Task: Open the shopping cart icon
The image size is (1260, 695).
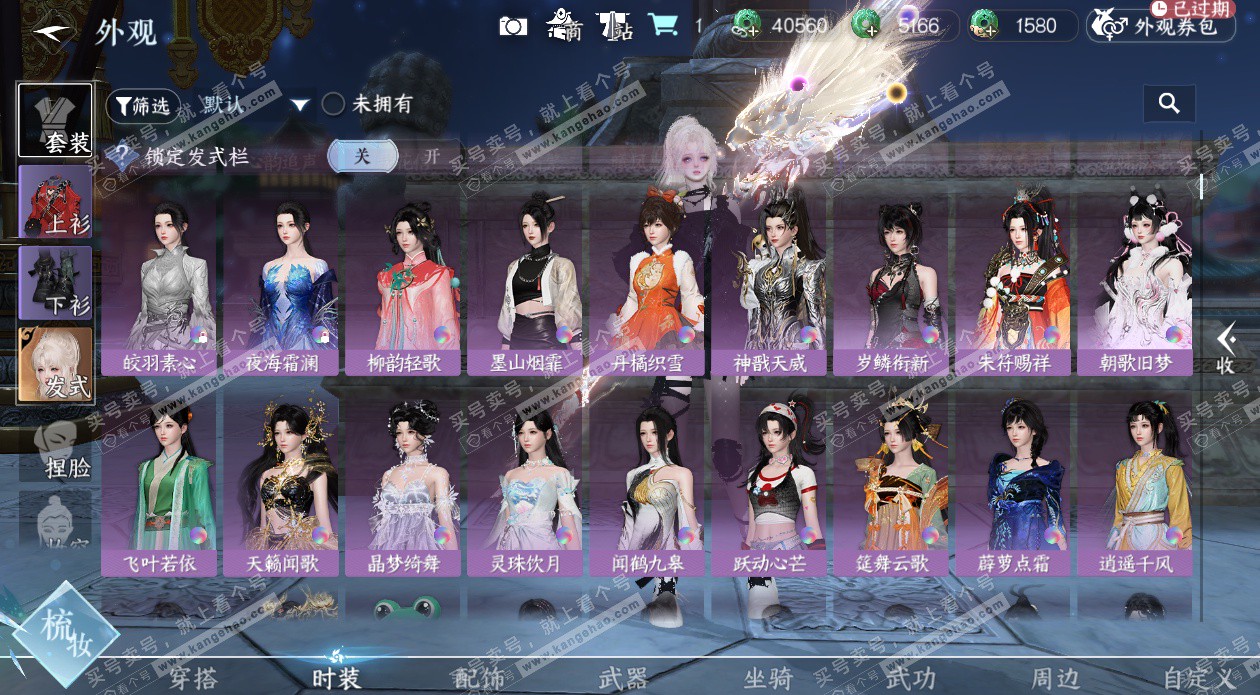Action: click(662, 25)
